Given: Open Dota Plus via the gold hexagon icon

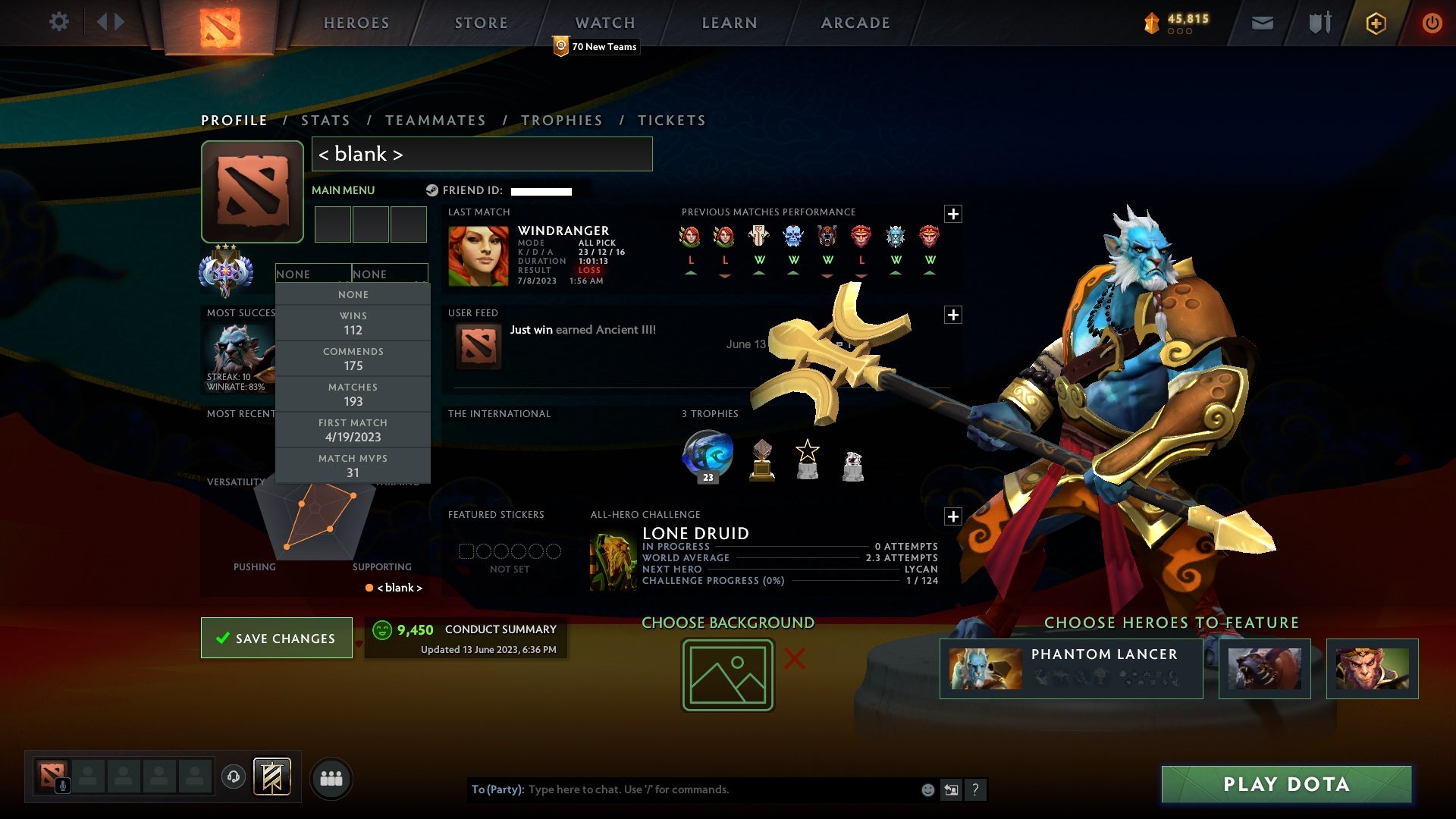Looking at the screenshot, I should 1375,23.
